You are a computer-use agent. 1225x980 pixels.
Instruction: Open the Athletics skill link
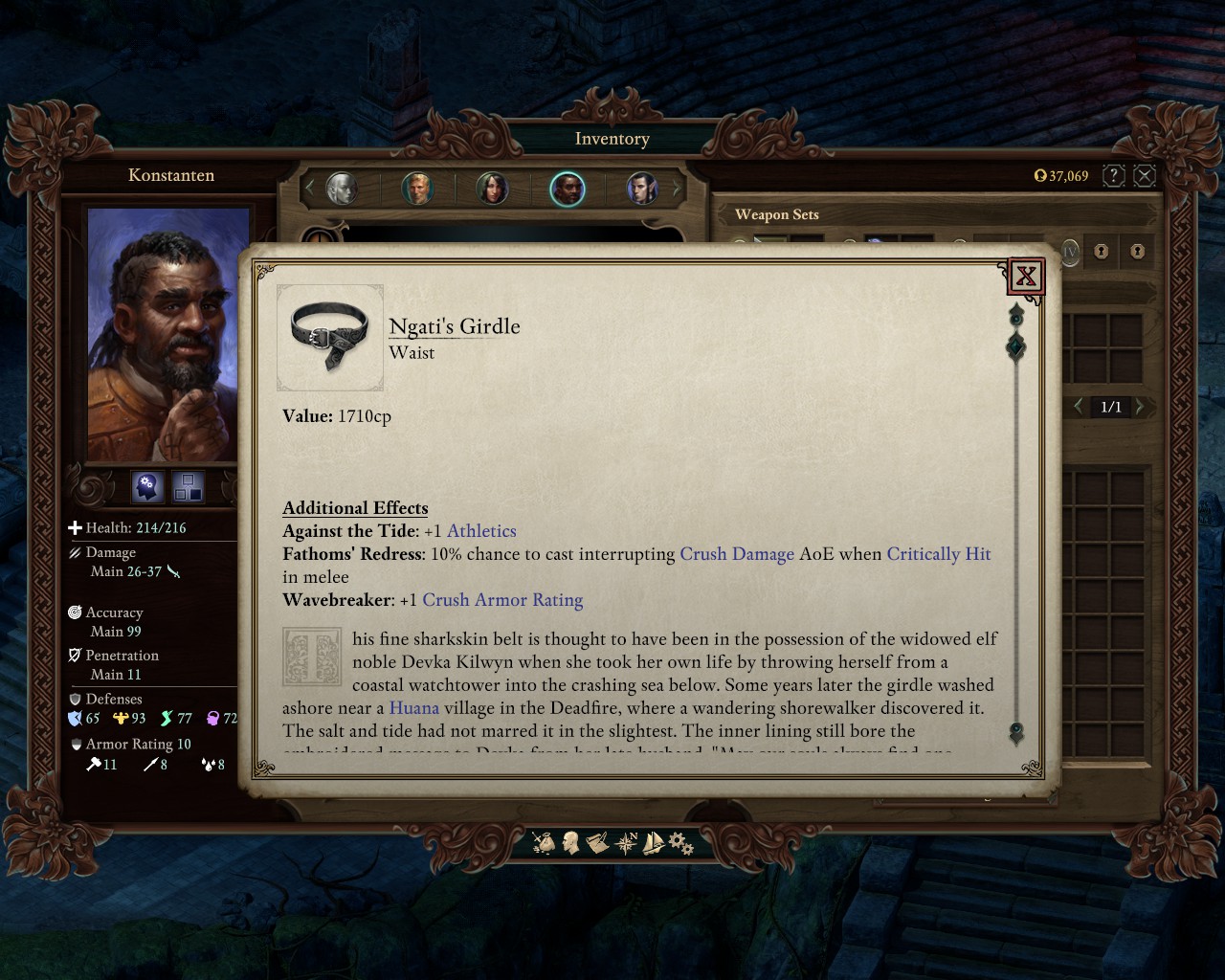point(481,531)
